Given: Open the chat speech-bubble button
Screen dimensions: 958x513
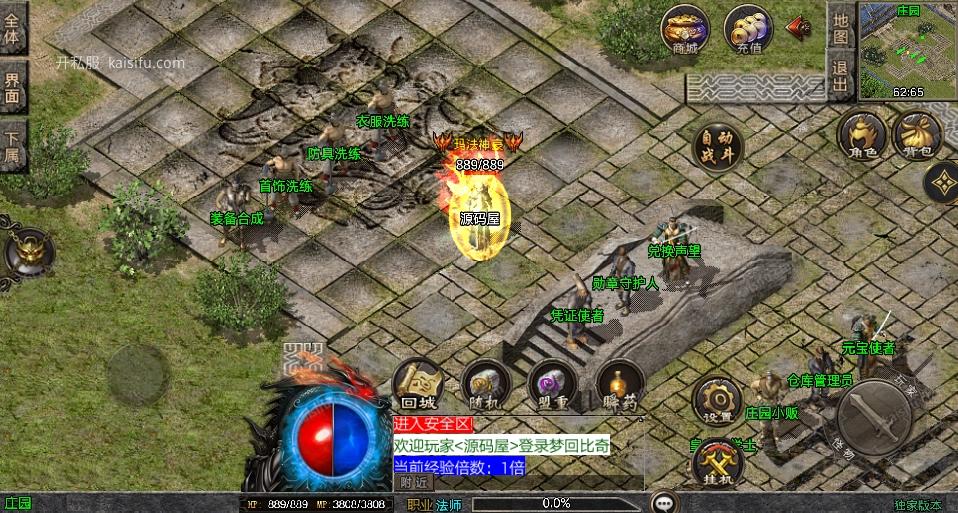Looking at the screenshot, I should pos(664,502).
